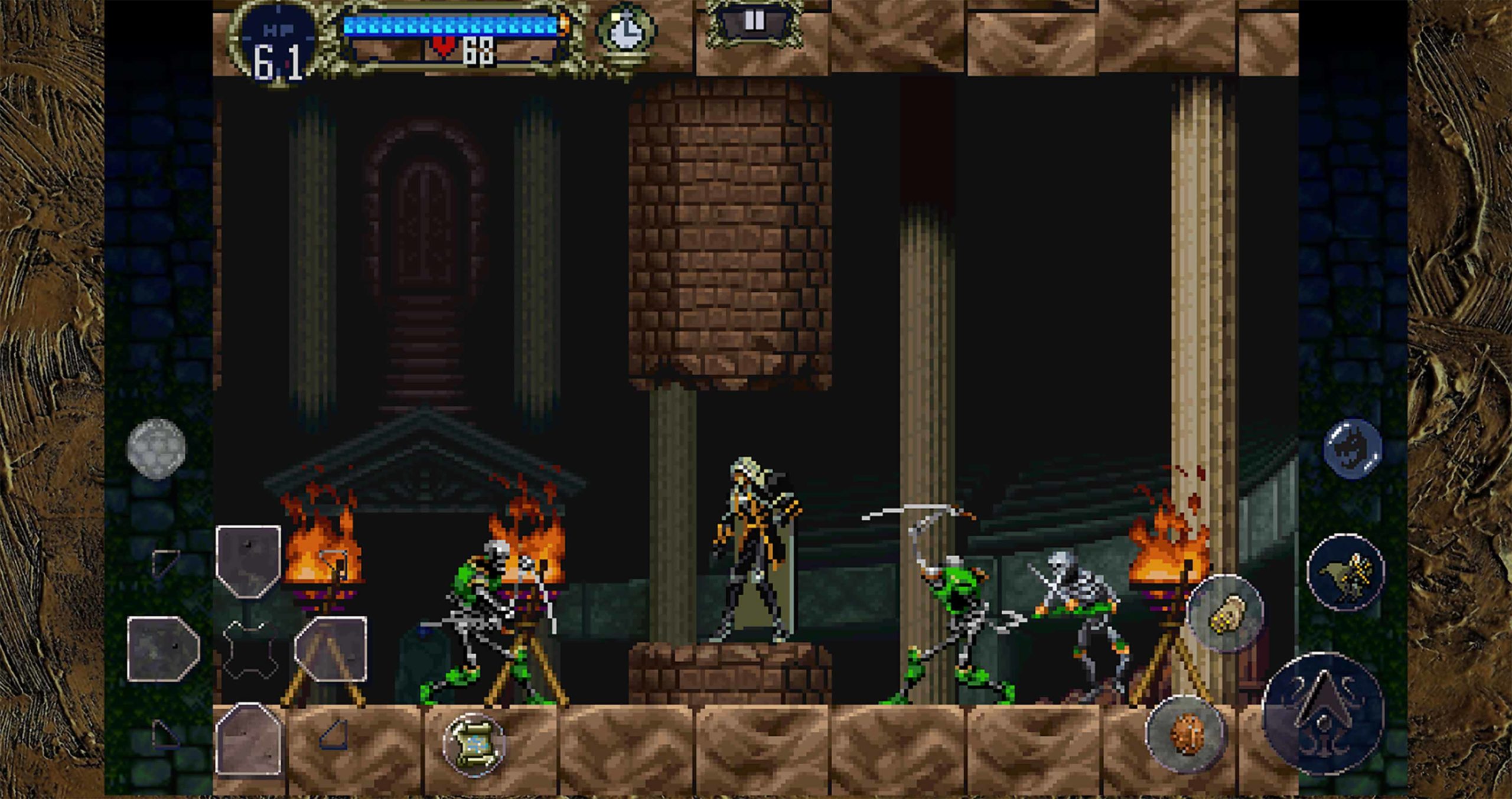Tap the mist relic button
The height and width of the screenshot is (799, 1512).
click(x=1185, y=733)
